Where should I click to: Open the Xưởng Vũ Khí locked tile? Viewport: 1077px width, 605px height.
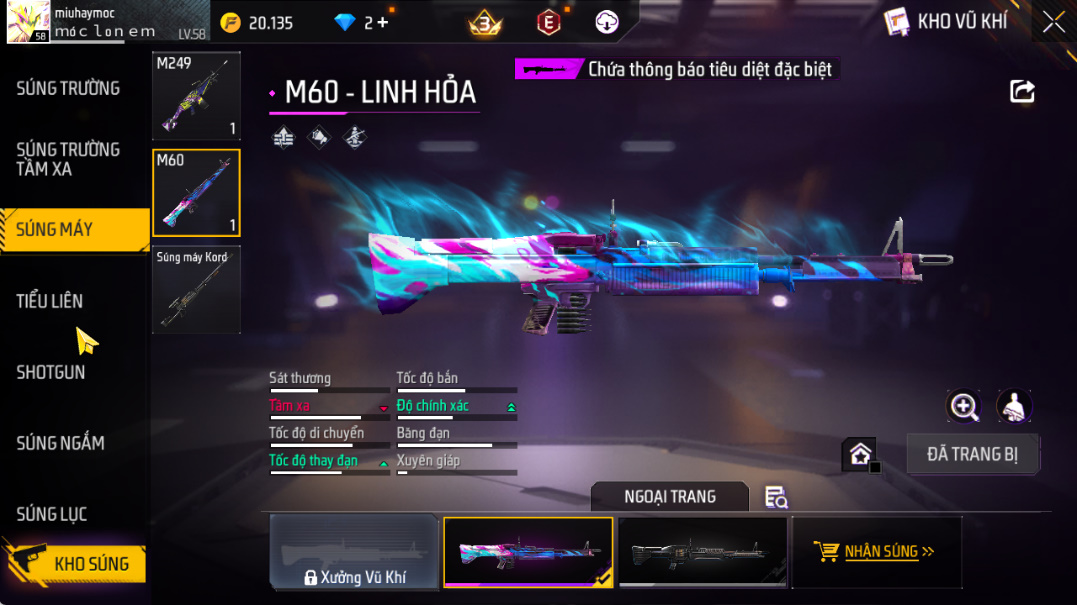[354, 551]
